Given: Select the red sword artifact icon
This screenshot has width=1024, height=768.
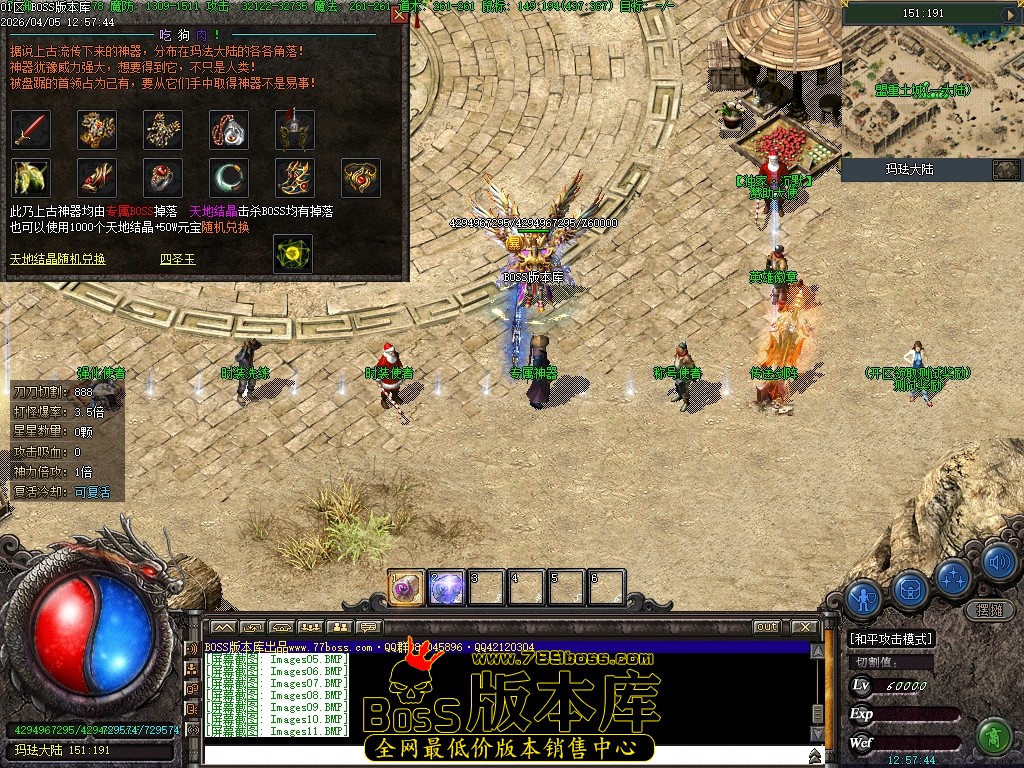Looking at the screenshot, I should coord(31,129).
